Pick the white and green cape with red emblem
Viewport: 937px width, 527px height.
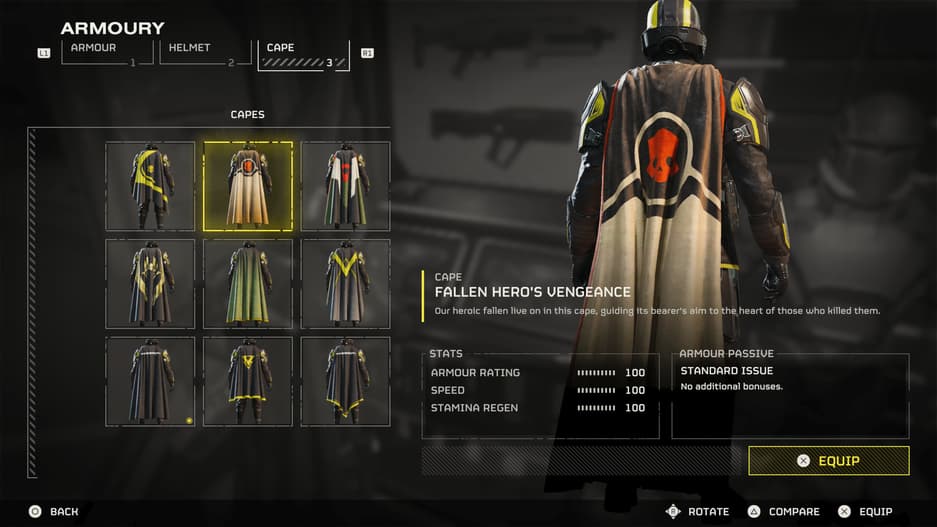click(x=346, y=186)
